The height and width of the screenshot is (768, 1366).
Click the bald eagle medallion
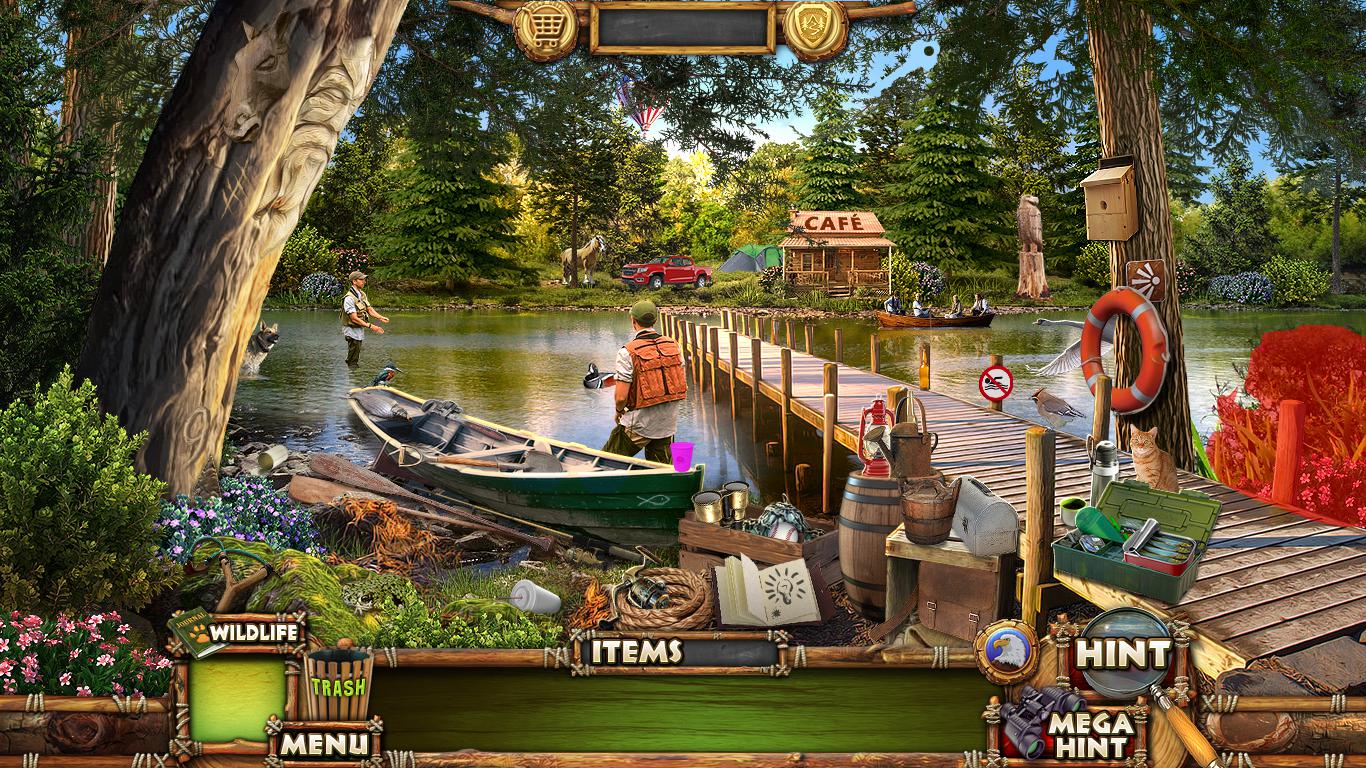point(1005,652)
